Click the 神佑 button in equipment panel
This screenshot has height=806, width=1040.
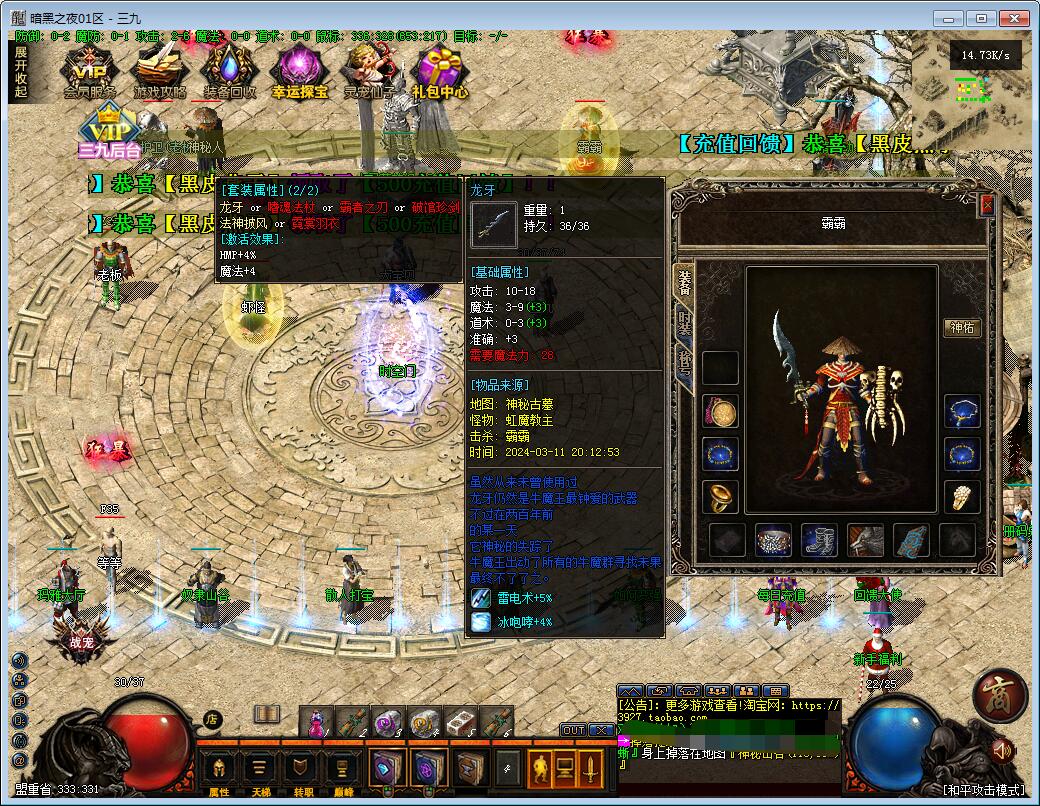(x=962, y=328)
